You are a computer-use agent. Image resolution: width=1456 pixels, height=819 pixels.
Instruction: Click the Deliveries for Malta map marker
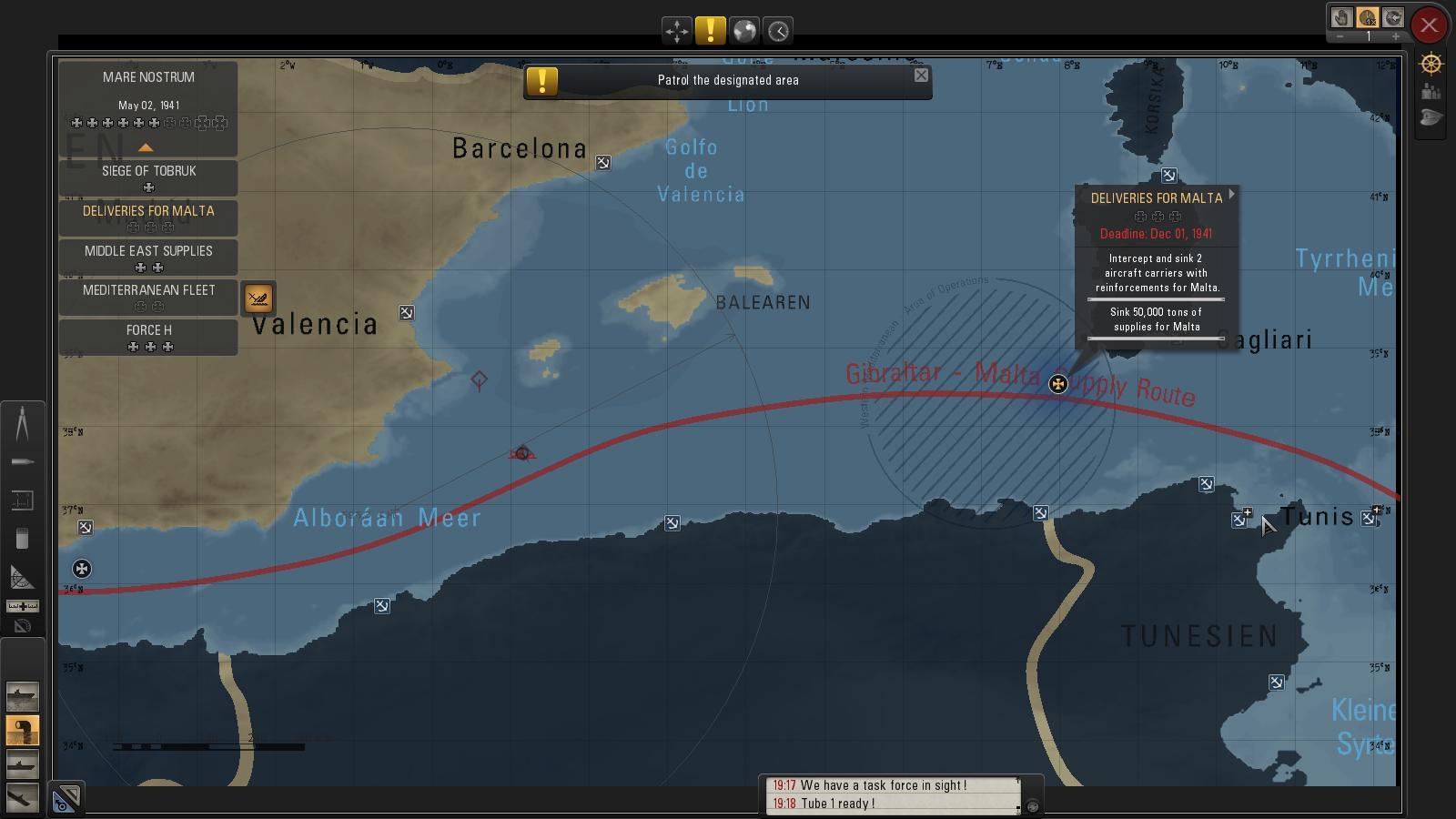click(x=1057, y=384)
